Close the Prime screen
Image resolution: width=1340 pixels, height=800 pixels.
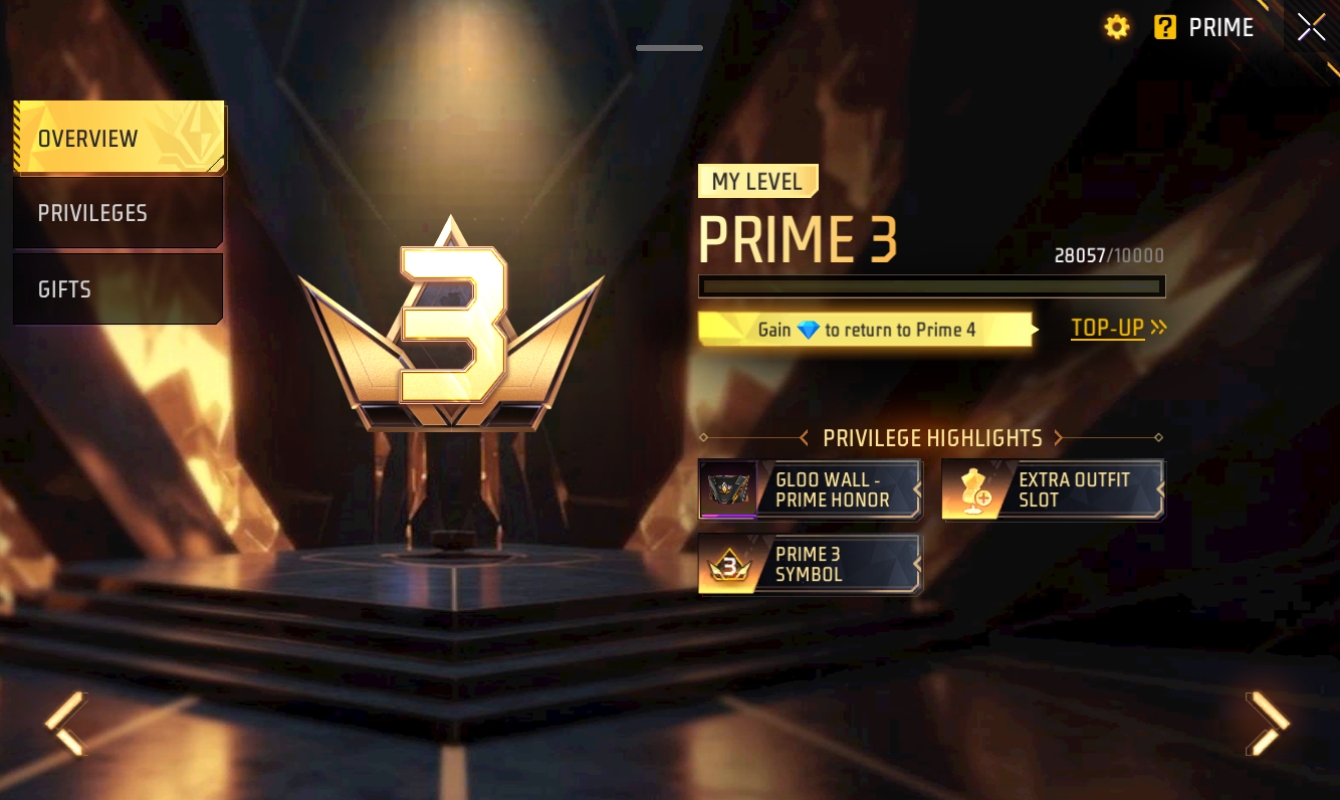pyautogui.click(x=1311, y=28)
